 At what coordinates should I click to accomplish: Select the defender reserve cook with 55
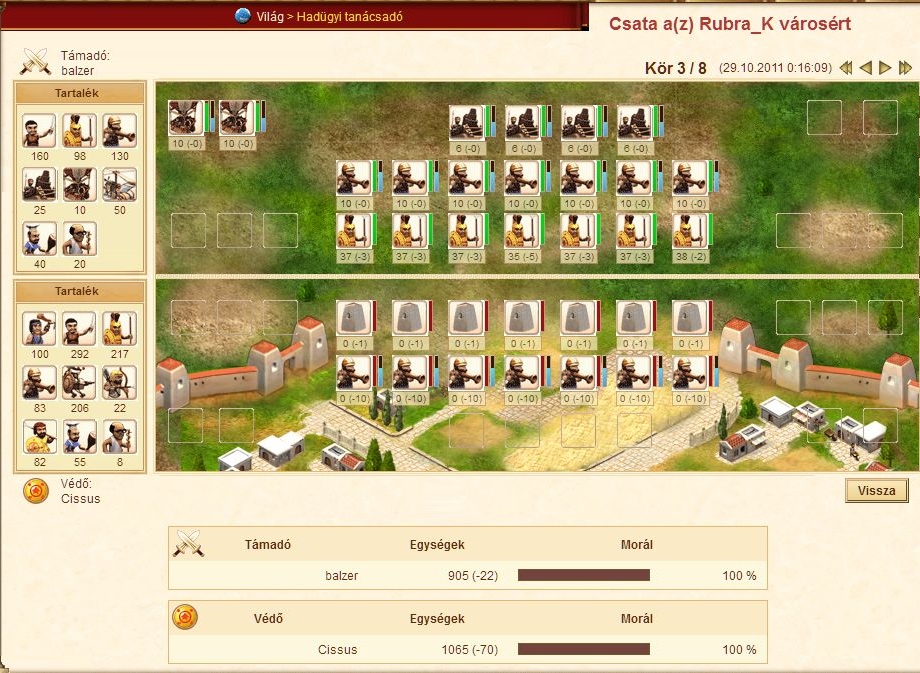(80, 436)
